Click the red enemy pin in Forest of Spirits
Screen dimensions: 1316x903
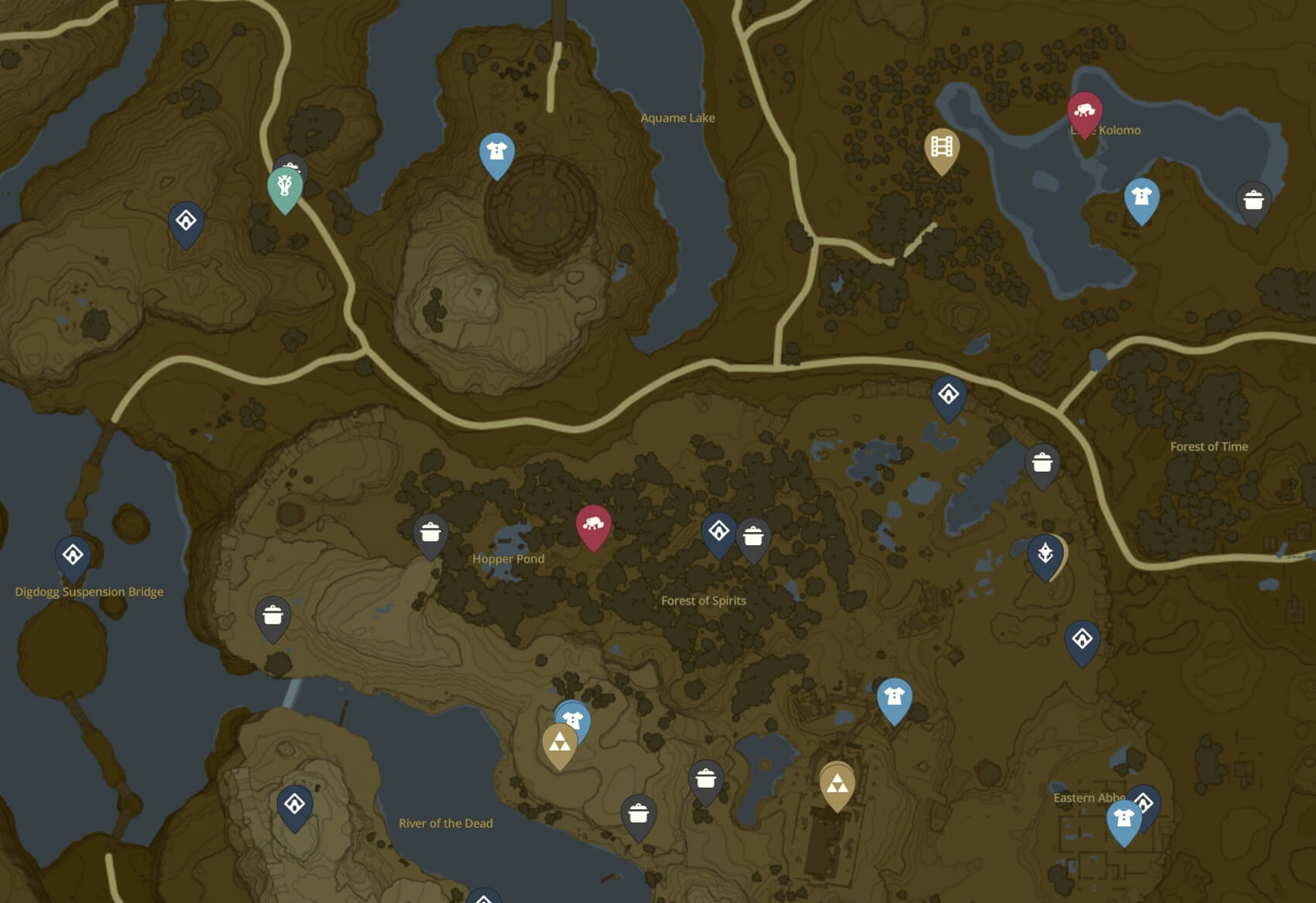tap(595, 525)
